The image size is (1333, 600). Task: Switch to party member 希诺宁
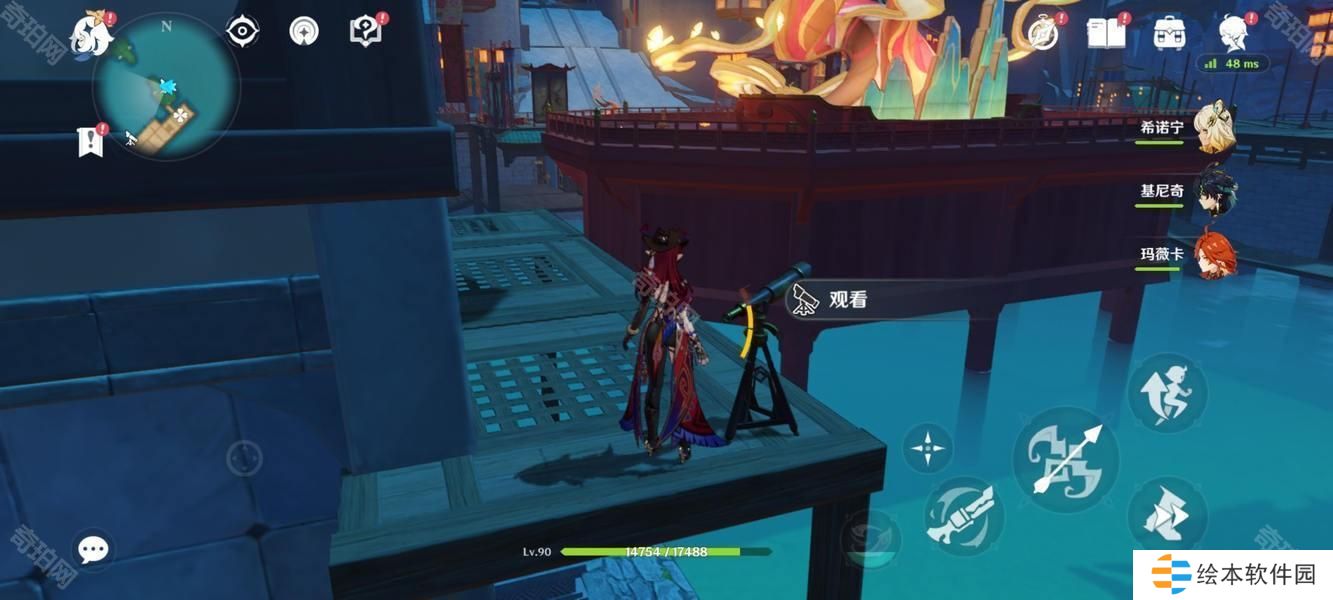(x=1215, y=128)
